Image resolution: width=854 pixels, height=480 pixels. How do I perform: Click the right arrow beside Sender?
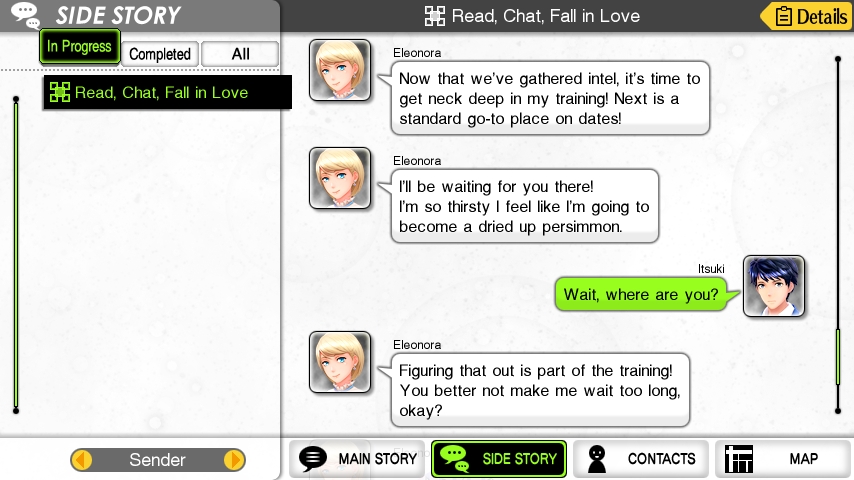[233, 460]
